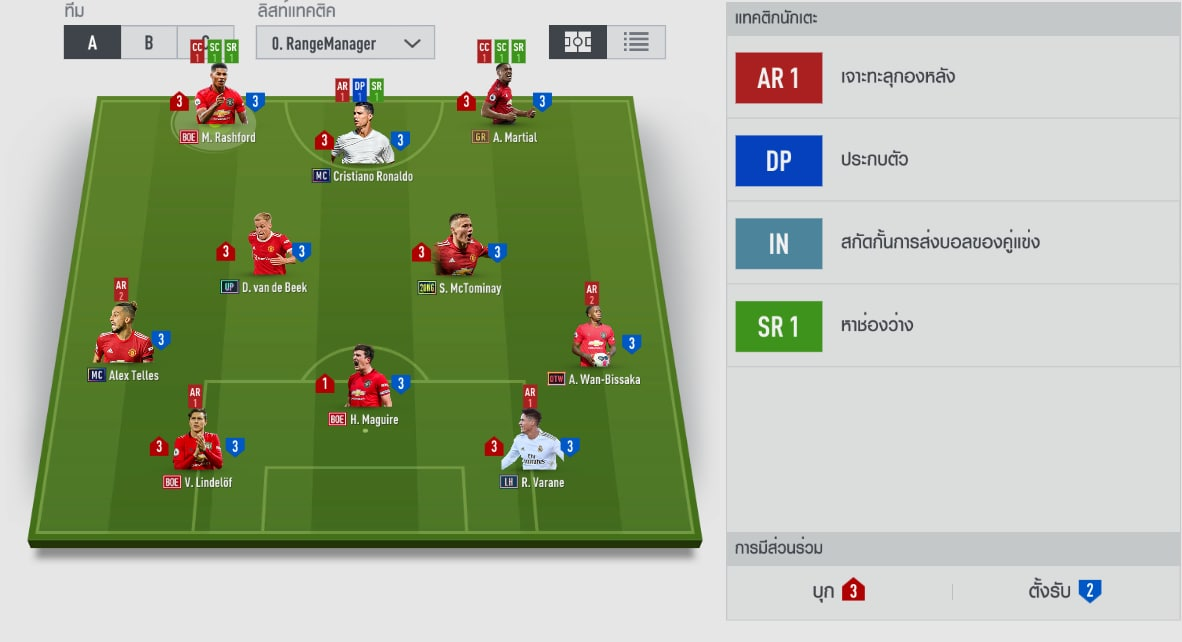Switch to team B tab
Screen dimensions: 1182x642
pos(149,44)
